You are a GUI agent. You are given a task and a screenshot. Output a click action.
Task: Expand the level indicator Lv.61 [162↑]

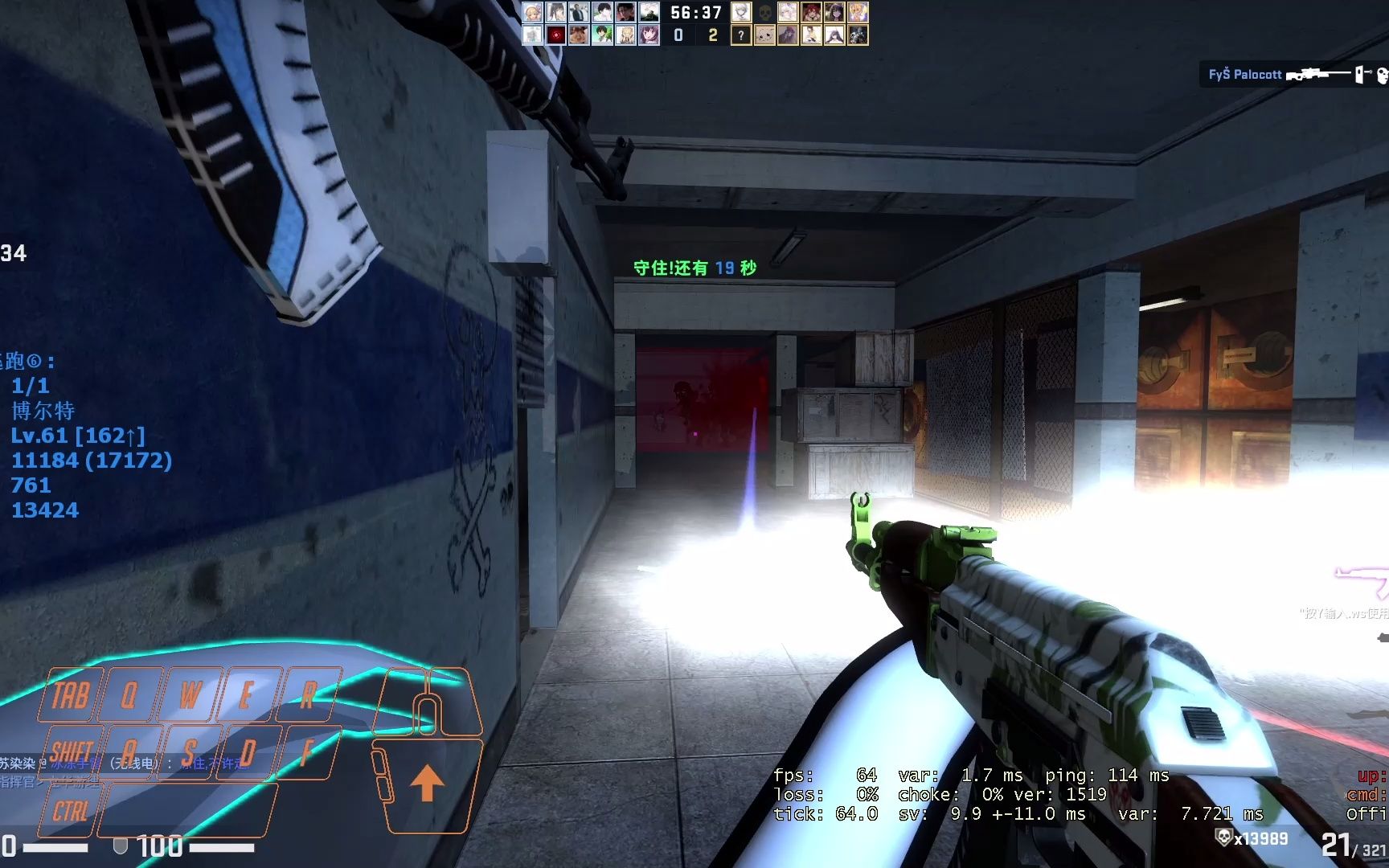[78, 436]
